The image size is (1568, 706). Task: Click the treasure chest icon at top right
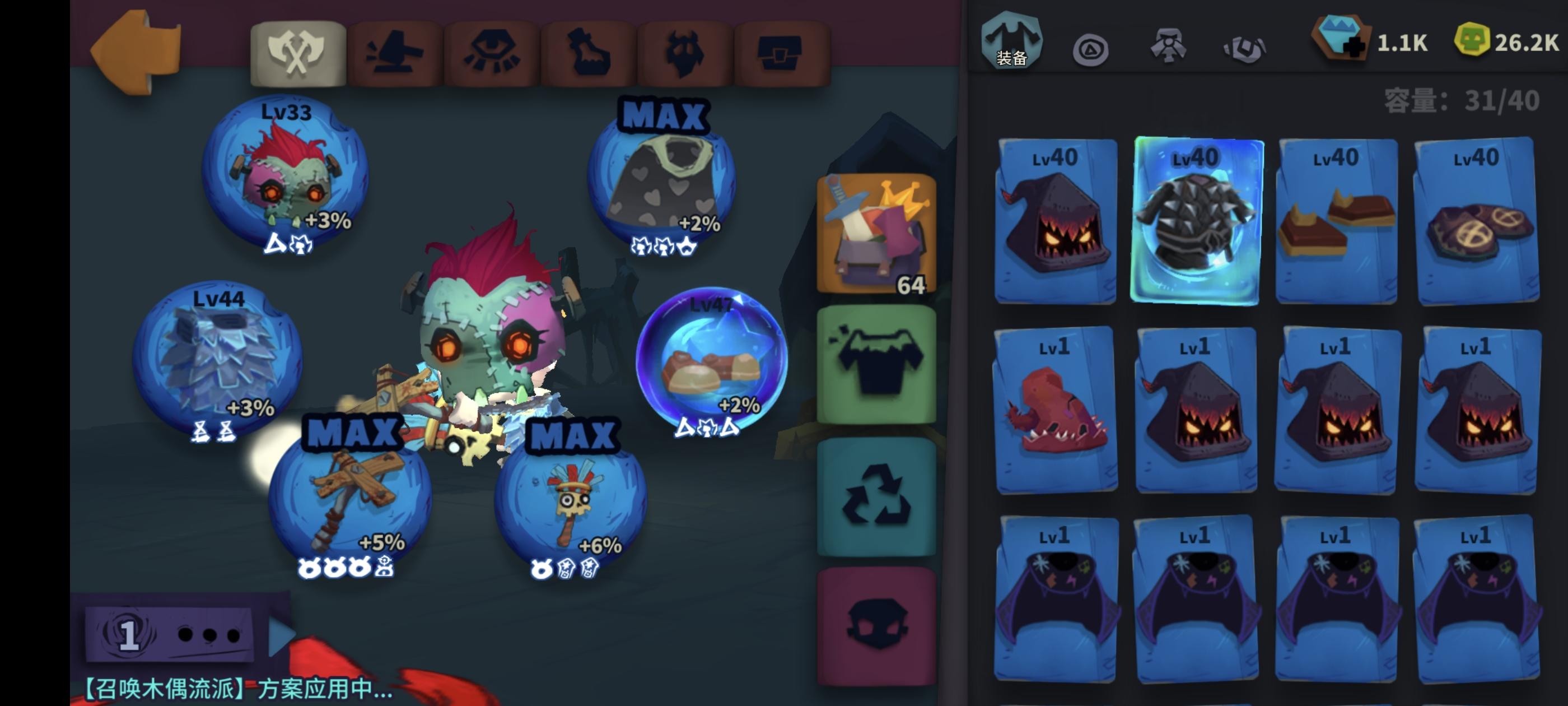[782, 52]
